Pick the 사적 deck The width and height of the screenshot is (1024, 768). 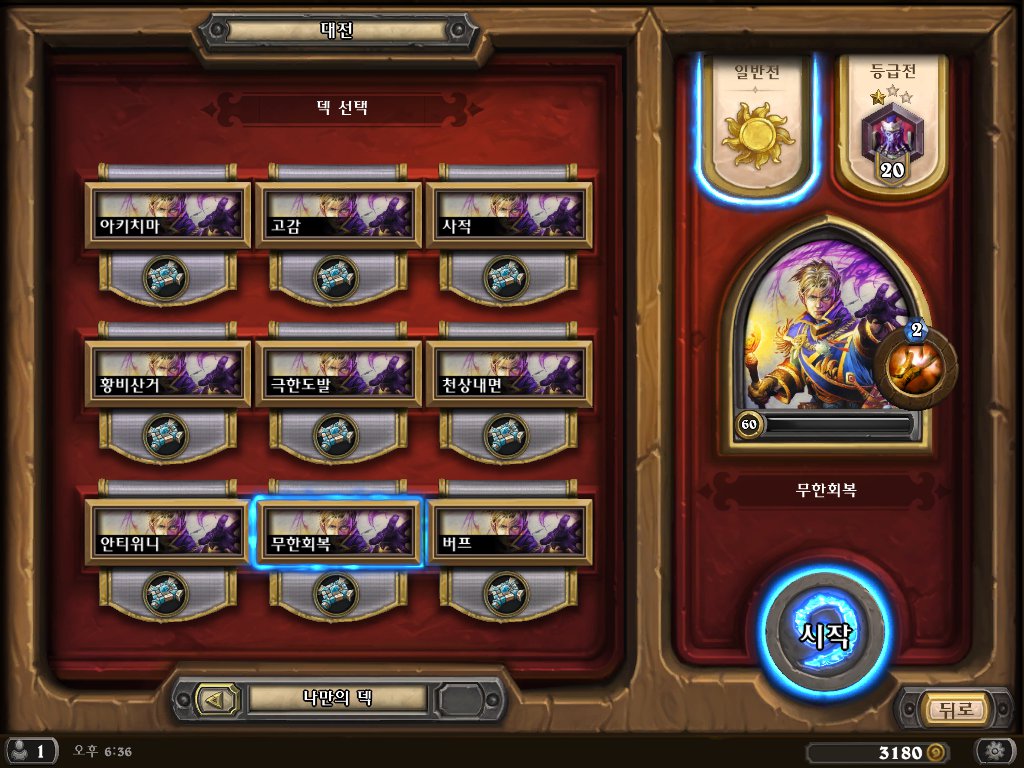pos(508,214)
